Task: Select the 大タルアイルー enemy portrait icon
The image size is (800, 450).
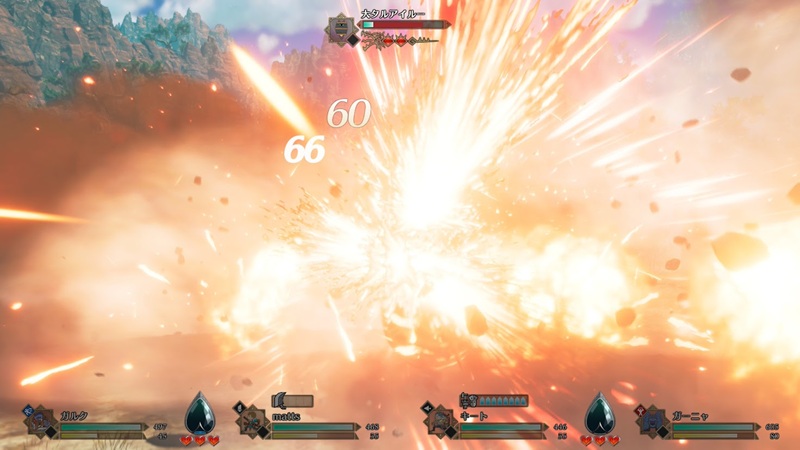Action: tap(340, 27)
